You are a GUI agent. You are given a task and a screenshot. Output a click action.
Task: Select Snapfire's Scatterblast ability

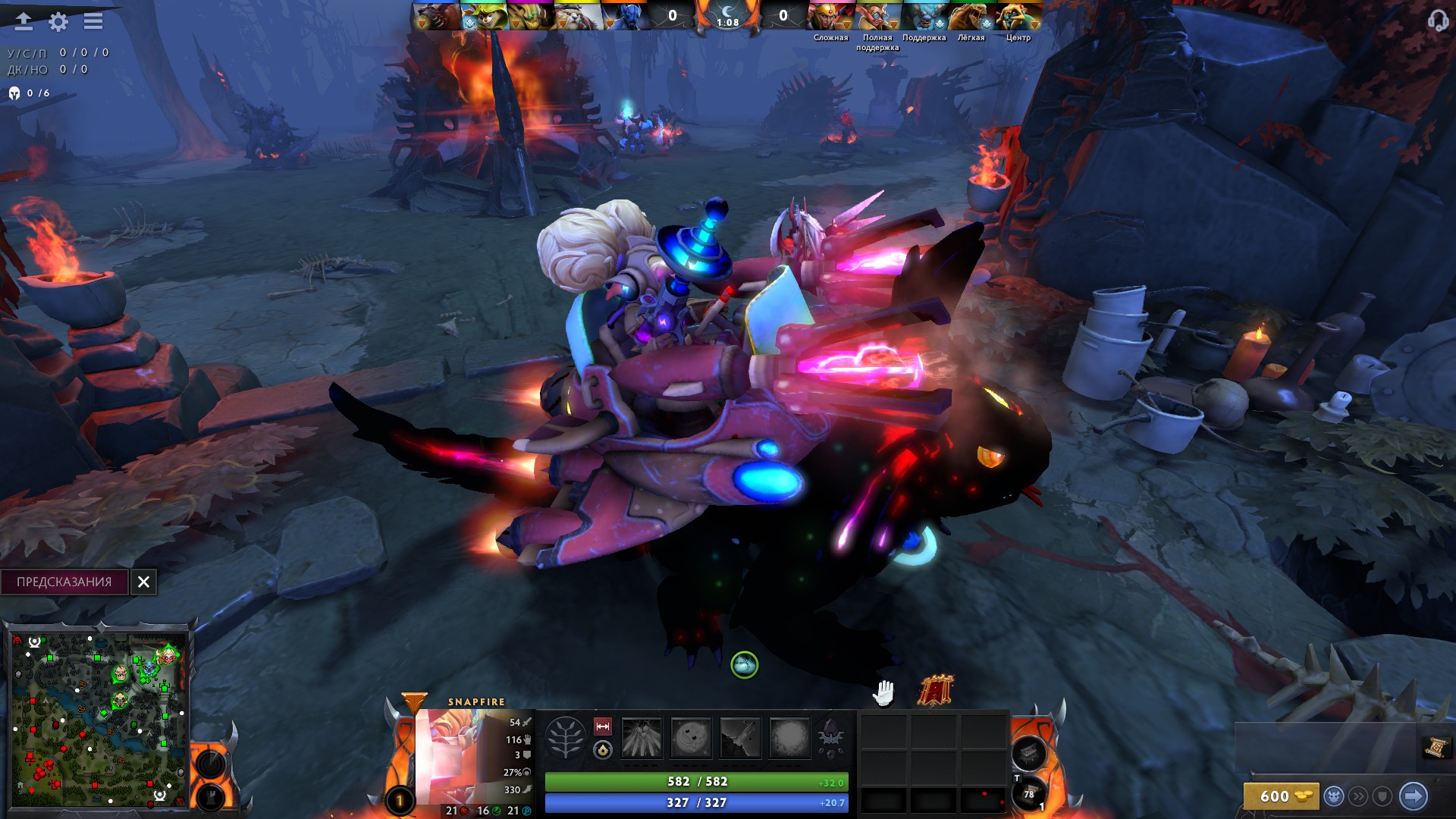point(642,737)
